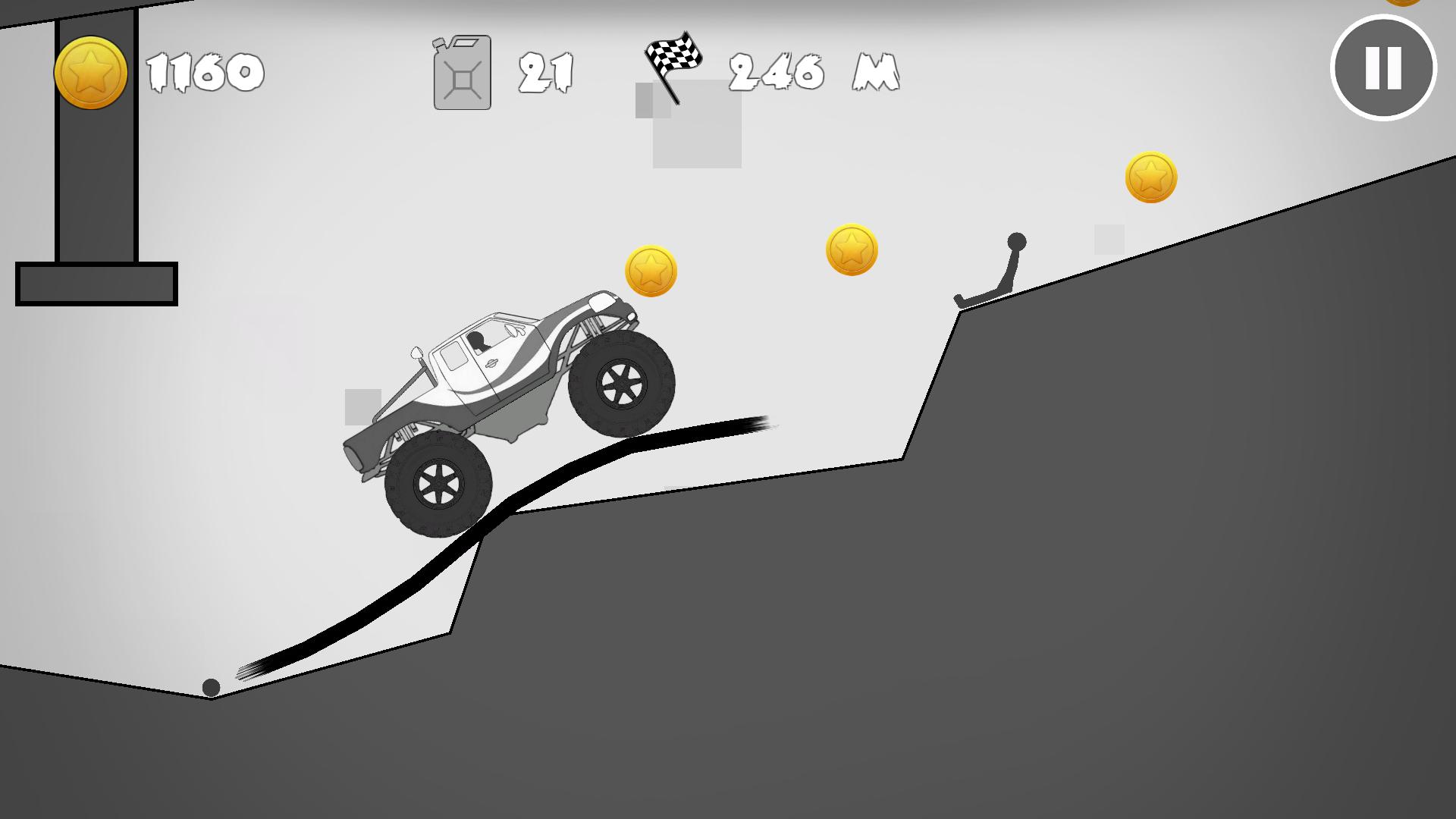Viewport: 1456px width, 819px height.
Task: Tap the topmost coin on the right hill
Action: coord(1153,177)
